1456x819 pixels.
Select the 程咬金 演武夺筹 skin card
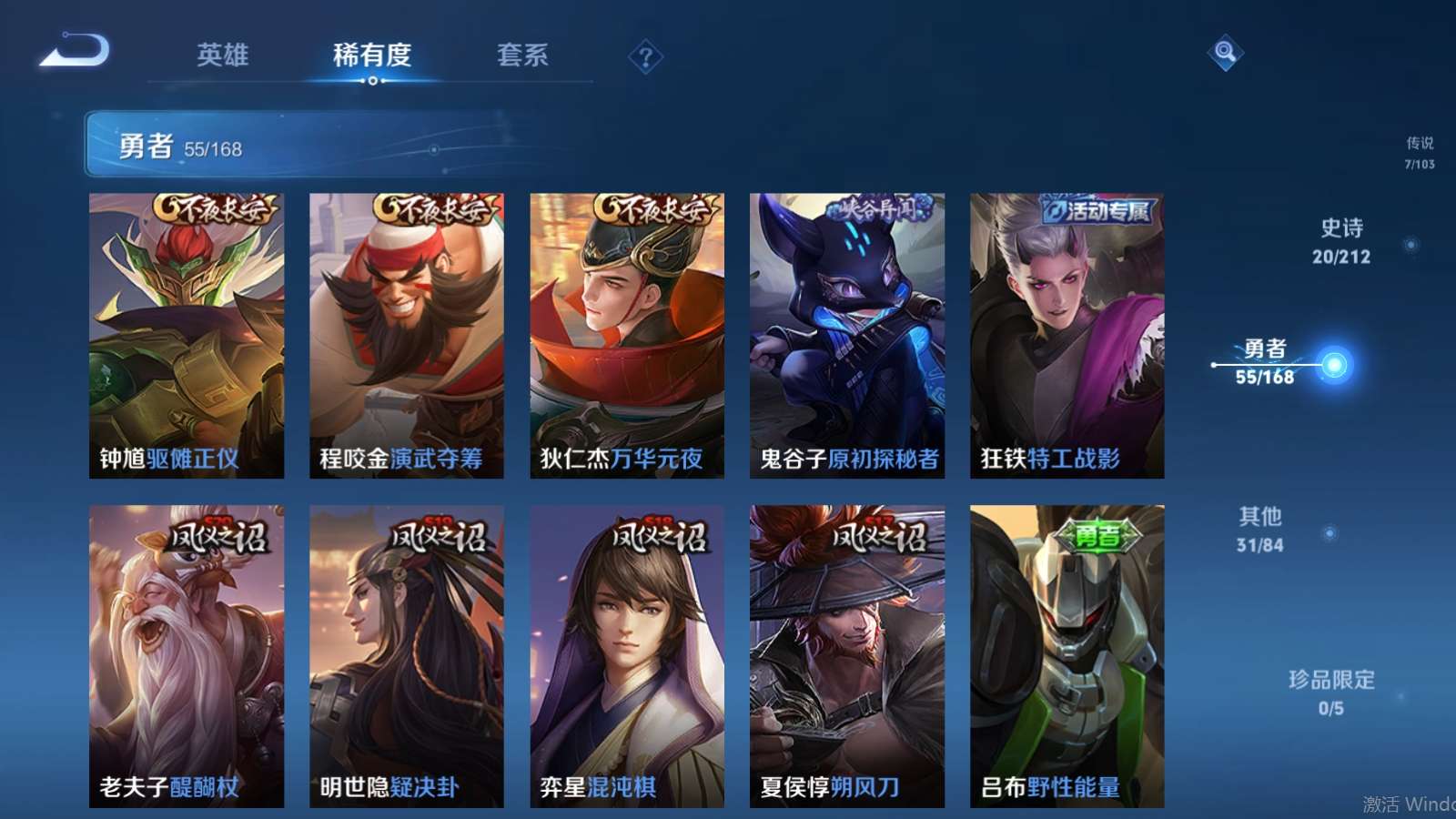pos(406,335)
